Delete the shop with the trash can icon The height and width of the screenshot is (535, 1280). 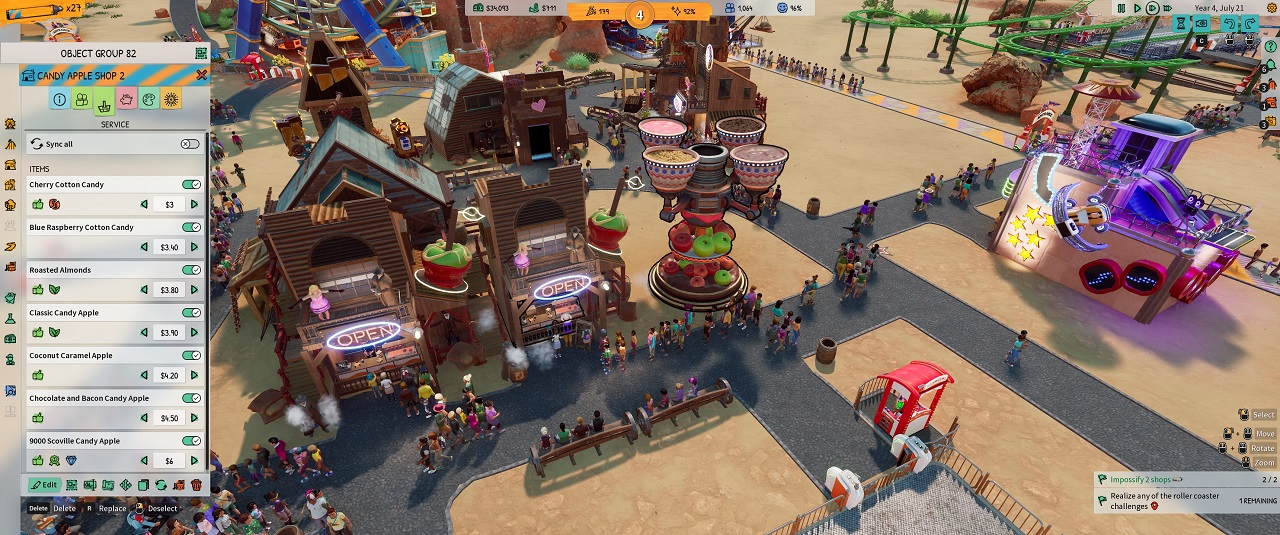point(196,485)
